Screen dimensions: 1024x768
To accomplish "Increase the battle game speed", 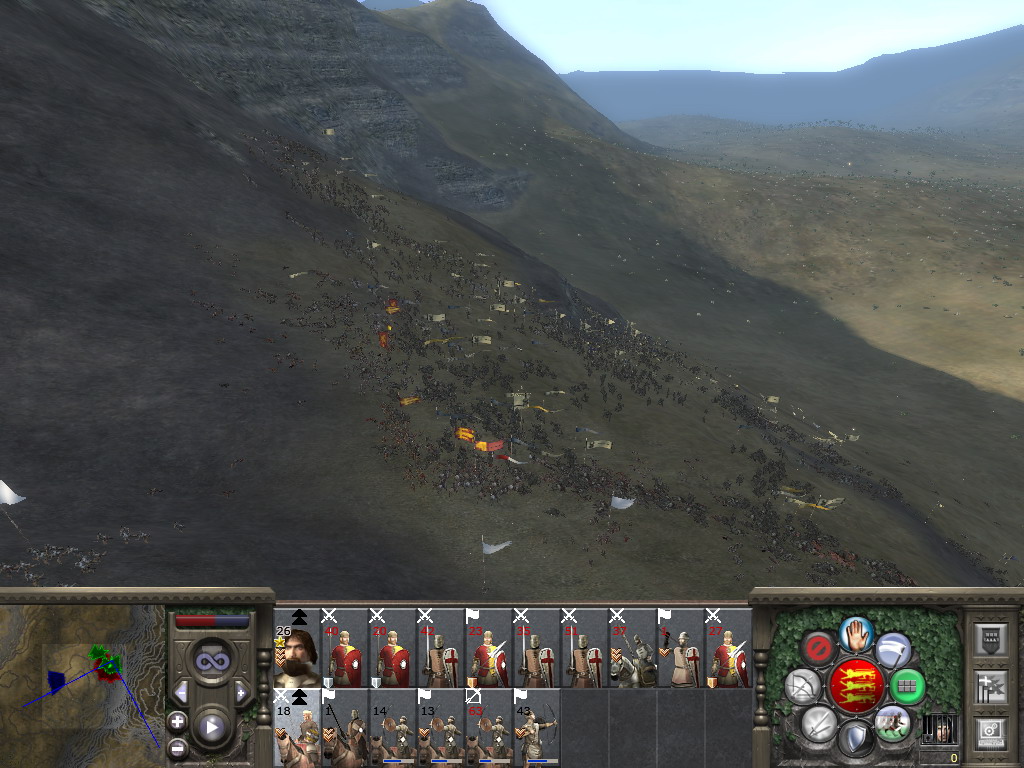I will click(240, 692).
